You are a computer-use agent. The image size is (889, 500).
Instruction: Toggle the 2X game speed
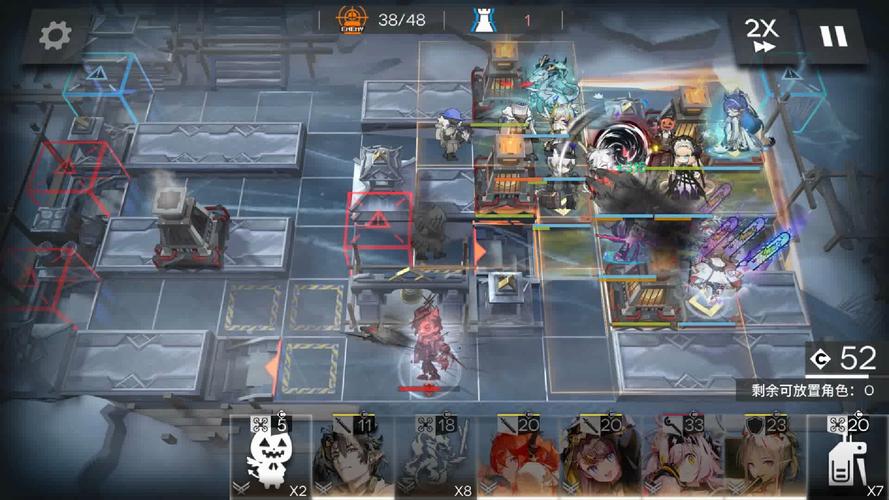tap(762, 37)
